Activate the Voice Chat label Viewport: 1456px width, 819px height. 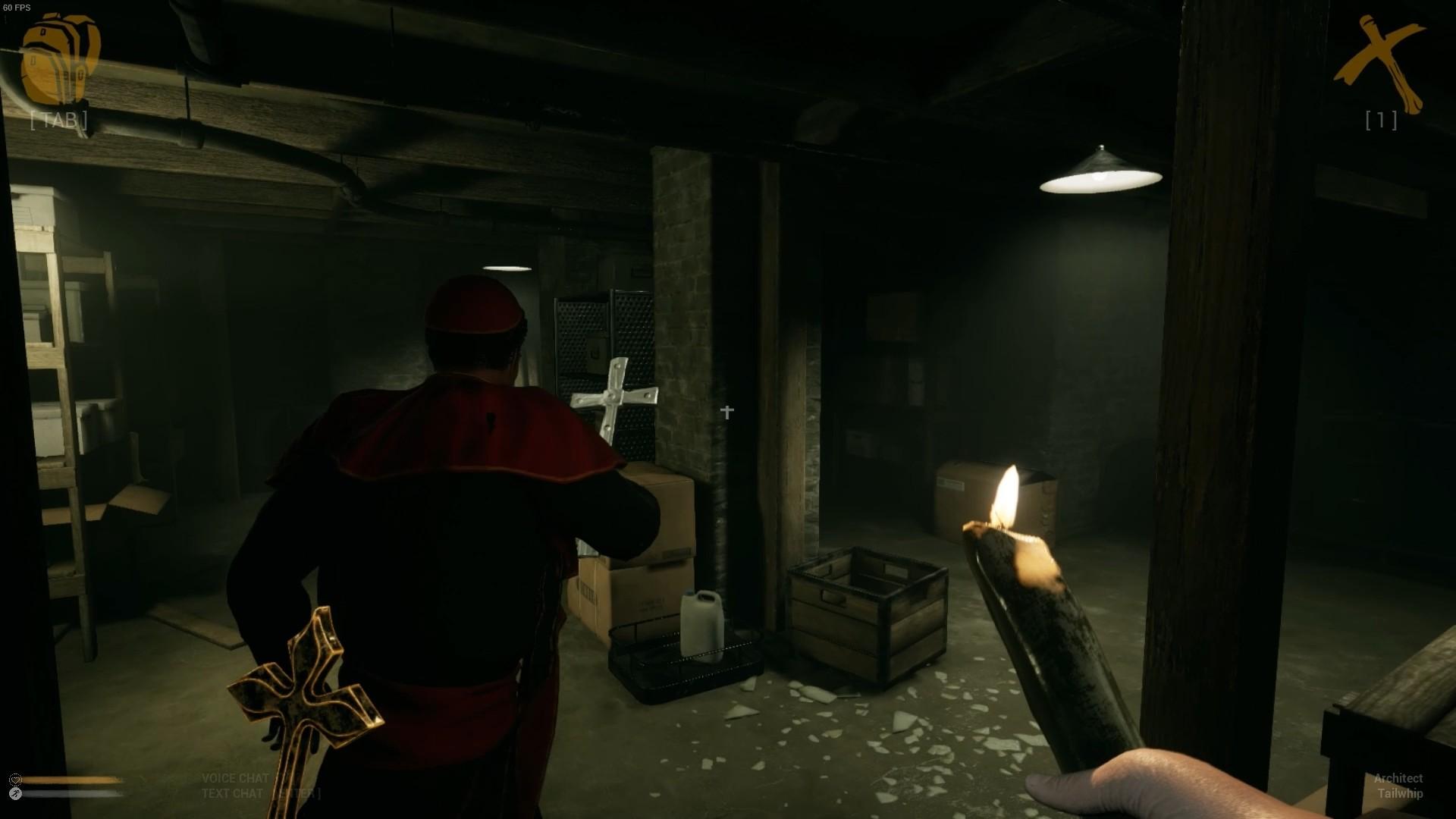tap(235, 778)
